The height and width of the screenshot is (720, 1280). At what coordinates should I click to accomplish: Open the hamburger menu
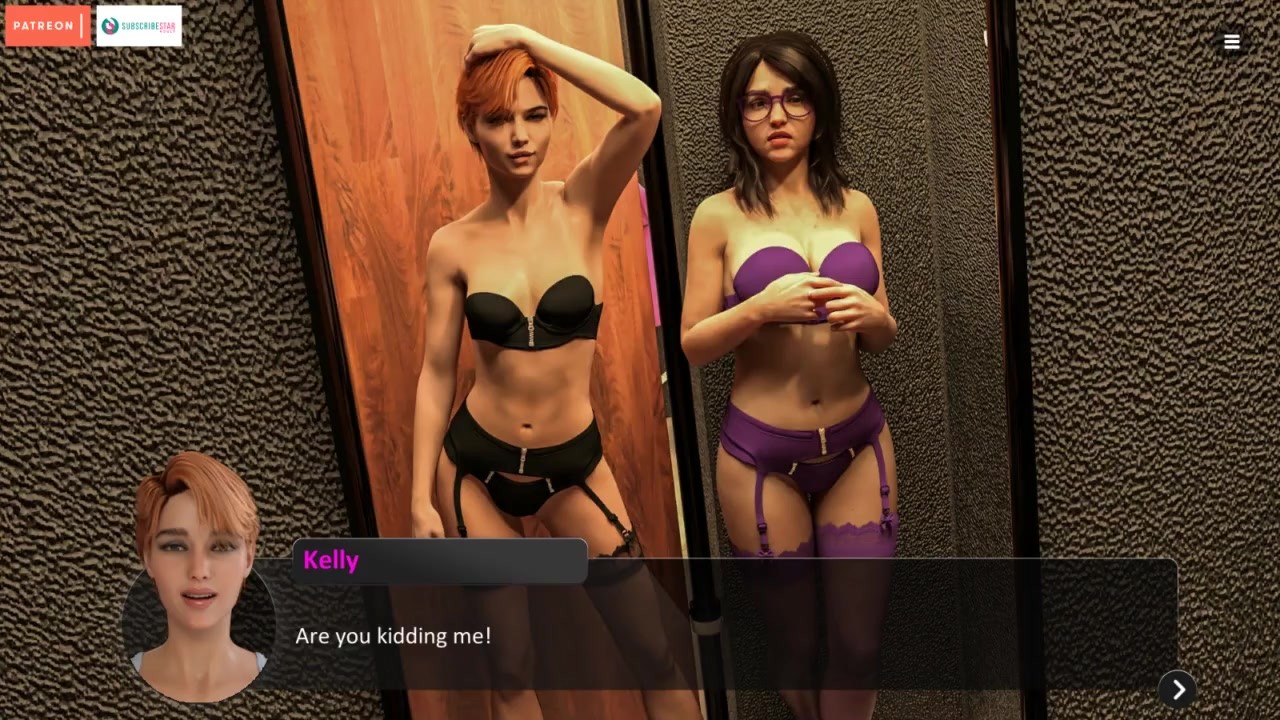1231,42
